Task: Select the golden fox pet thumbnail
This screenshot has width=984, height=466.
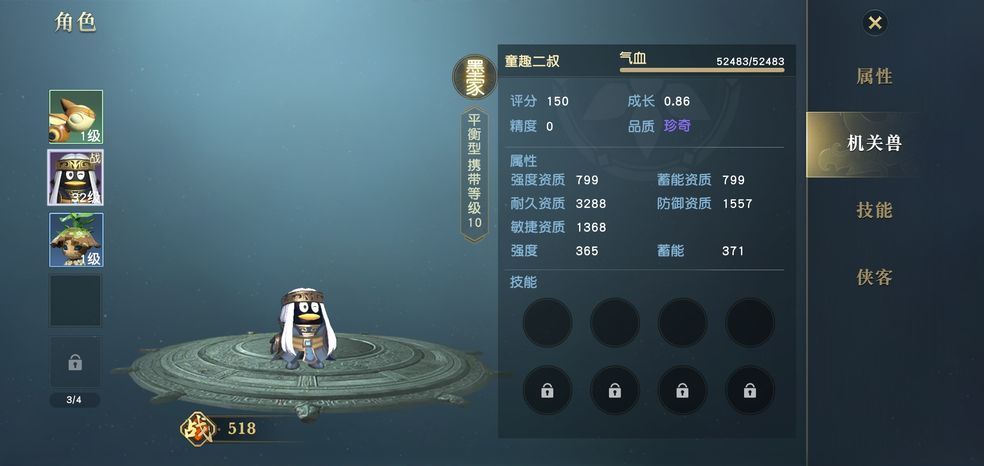Action: coord(76,117)
